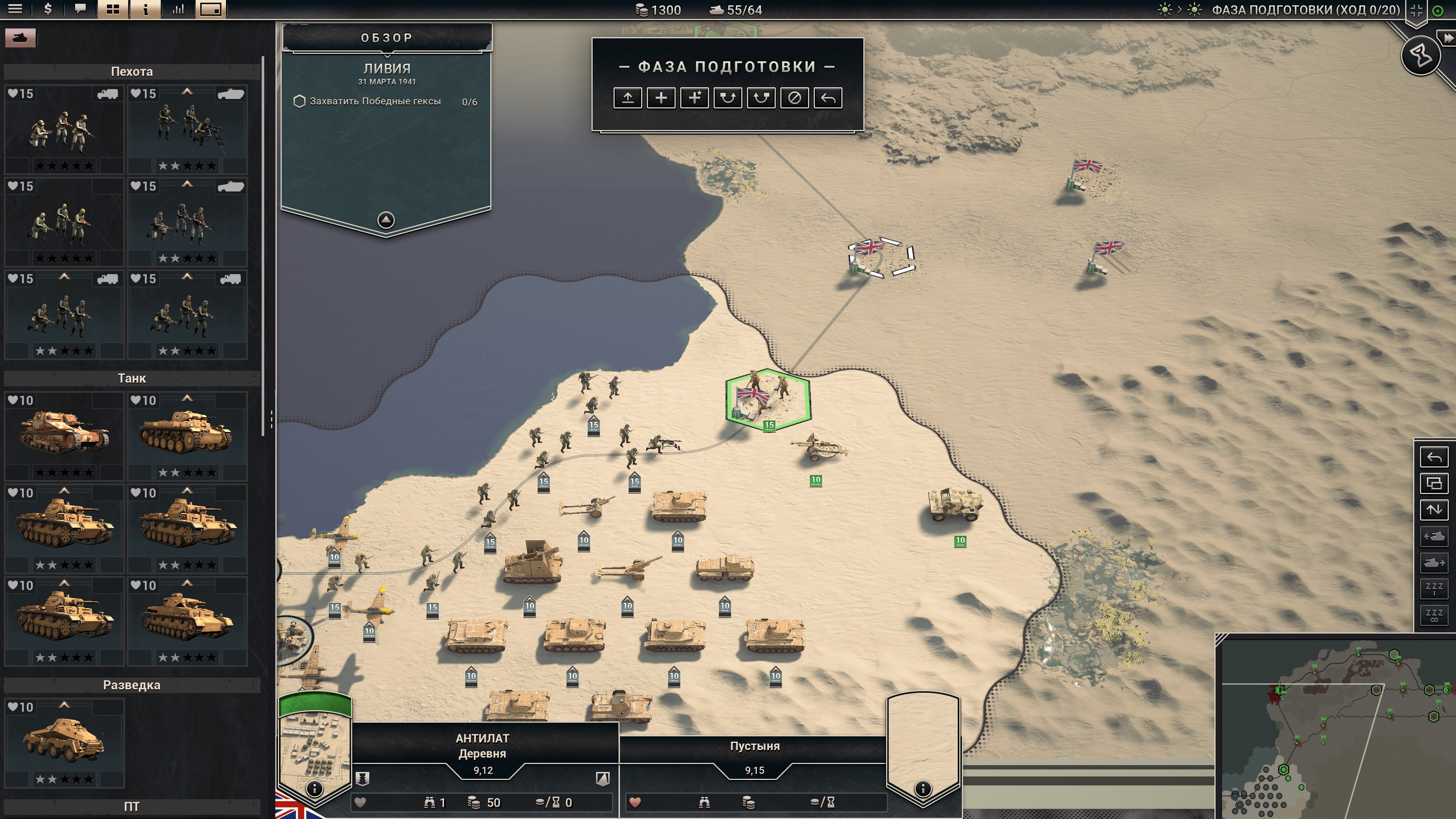
Task: End the turn with the hourglass button
Action: [1420, 55]
